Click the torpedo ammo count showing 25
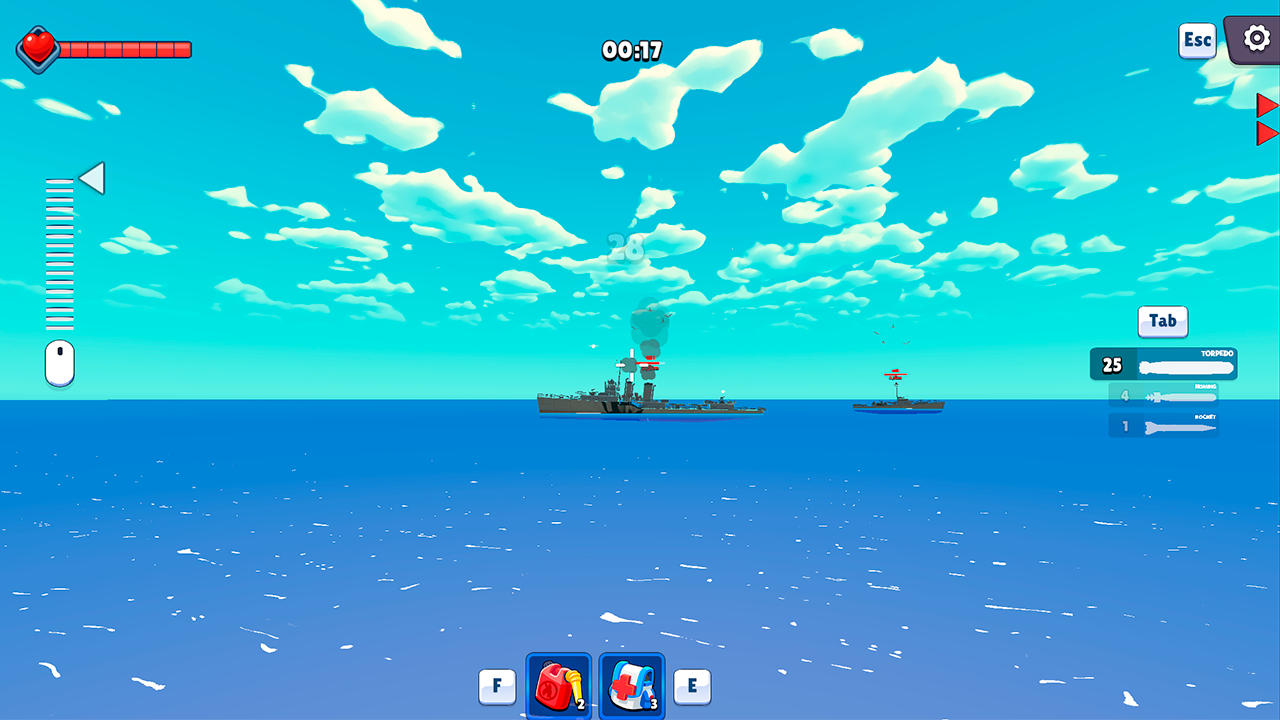1280x720 pixels. coord(1110,364)
